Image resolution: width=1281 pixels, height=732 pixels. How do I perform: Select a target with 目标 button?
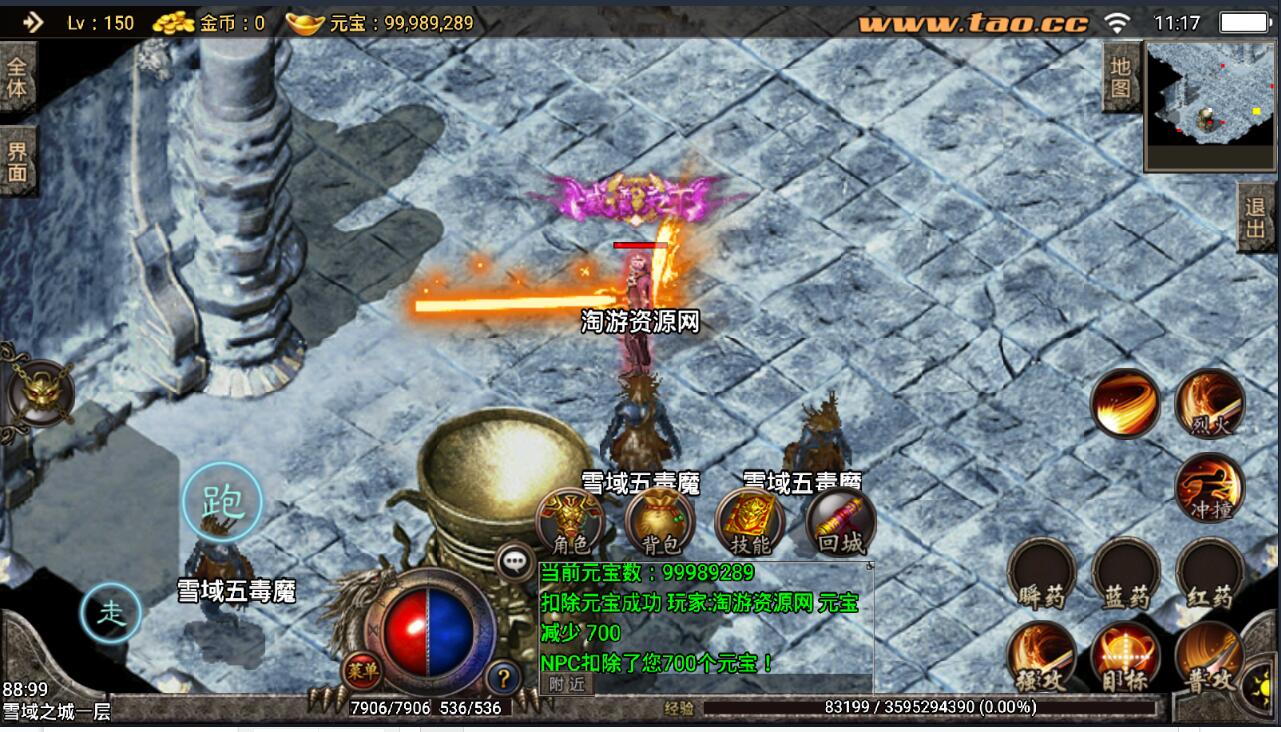pos(1125,656)
